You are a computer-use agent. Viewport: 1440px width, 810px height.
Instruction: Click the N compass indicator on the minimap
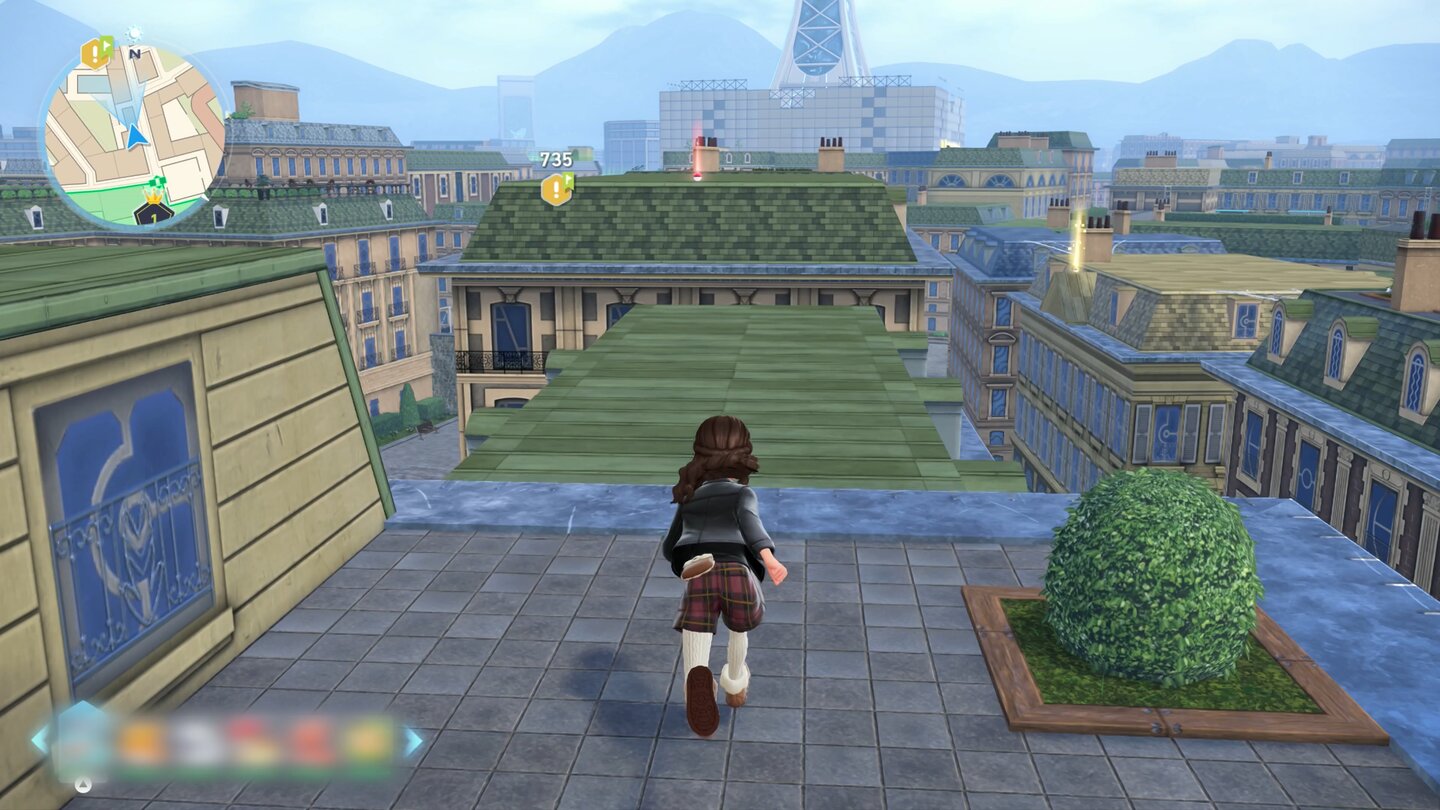(x=134, y=53)
